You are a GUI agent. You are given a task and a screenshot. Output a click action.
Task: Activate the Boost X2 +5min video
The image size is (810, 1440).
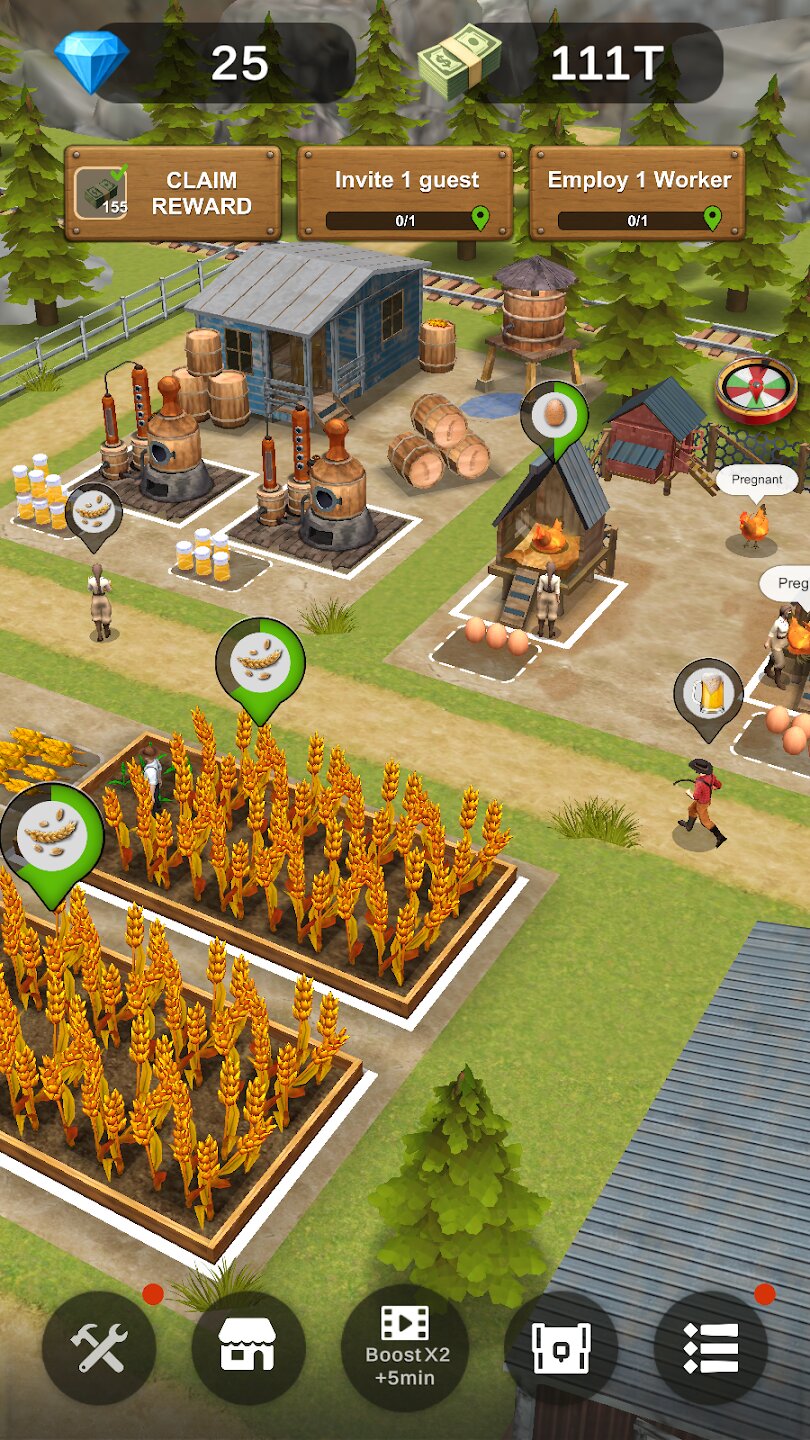coord(405,1347)
